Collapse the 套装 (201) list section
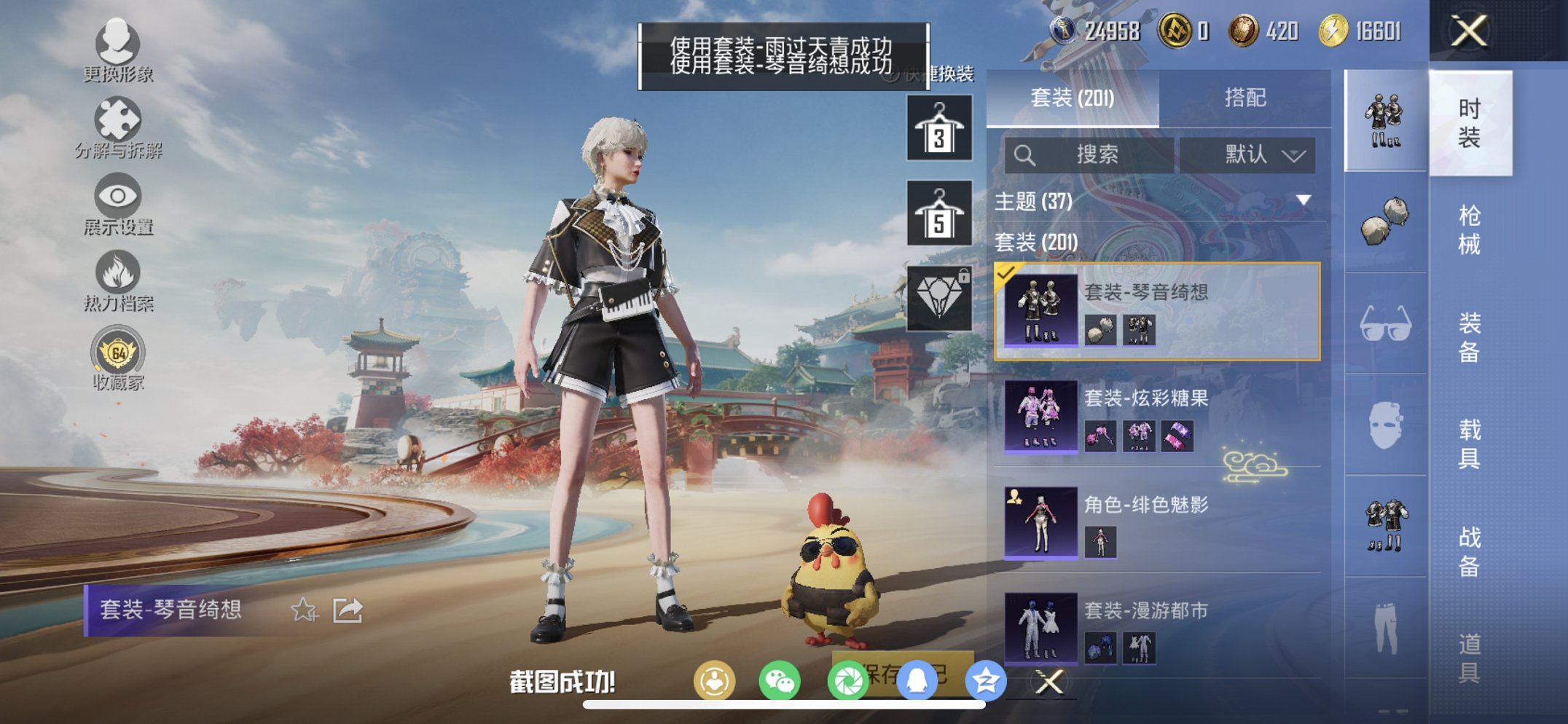The width and height of the screenshot is (1568, 724). coord(1036,243)
